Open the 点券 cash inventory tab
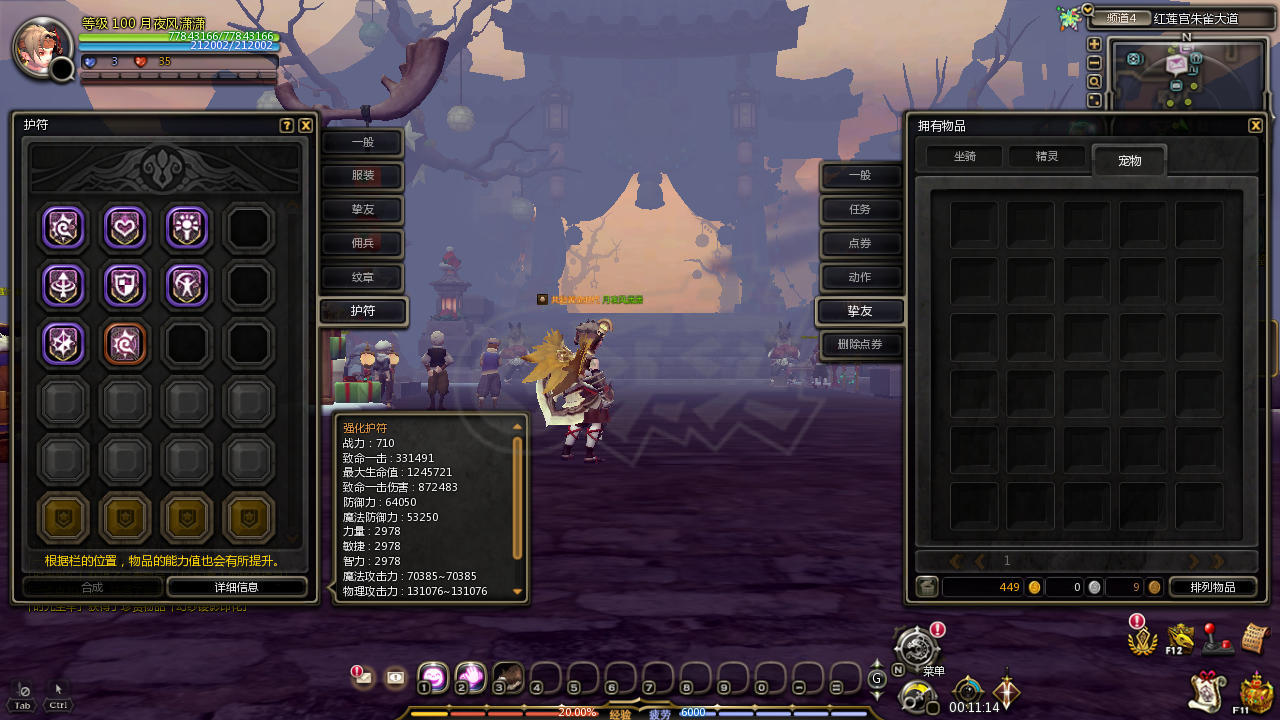Screen dimensions: 1280x720 (x=860, y=244)
